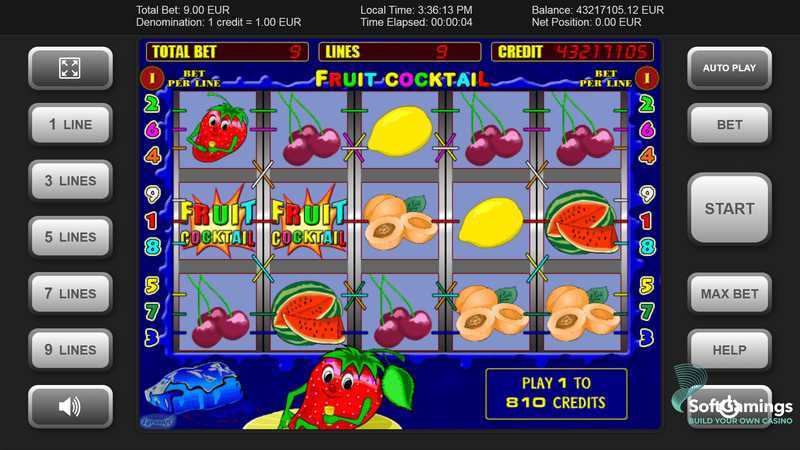Click the BET button
Viewport: 800px width, 450px height.
pyautogui.click(x=729, y=125)
